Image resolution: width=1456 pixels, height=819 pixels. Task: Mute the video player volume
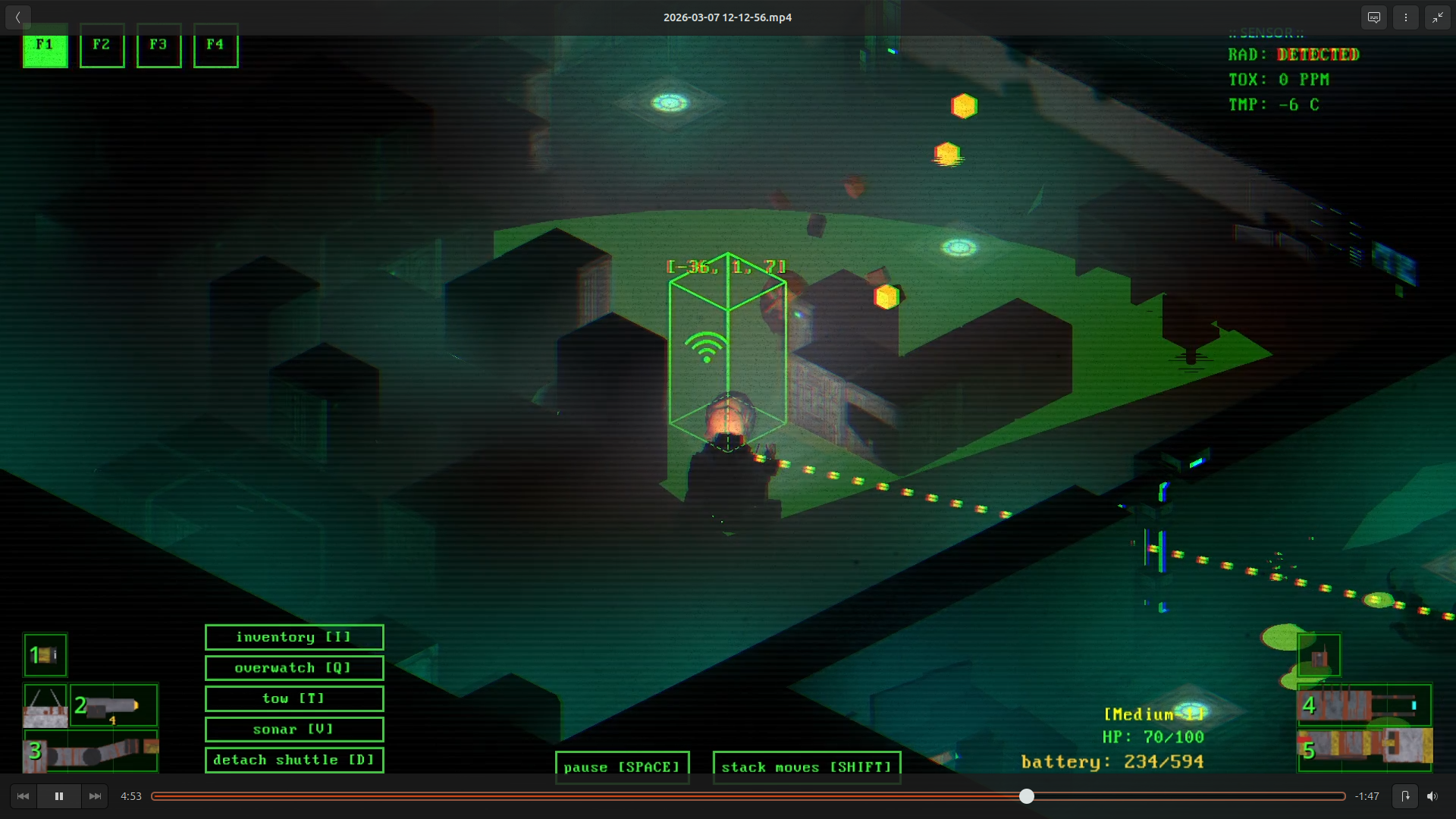[x=1432, y=796]
